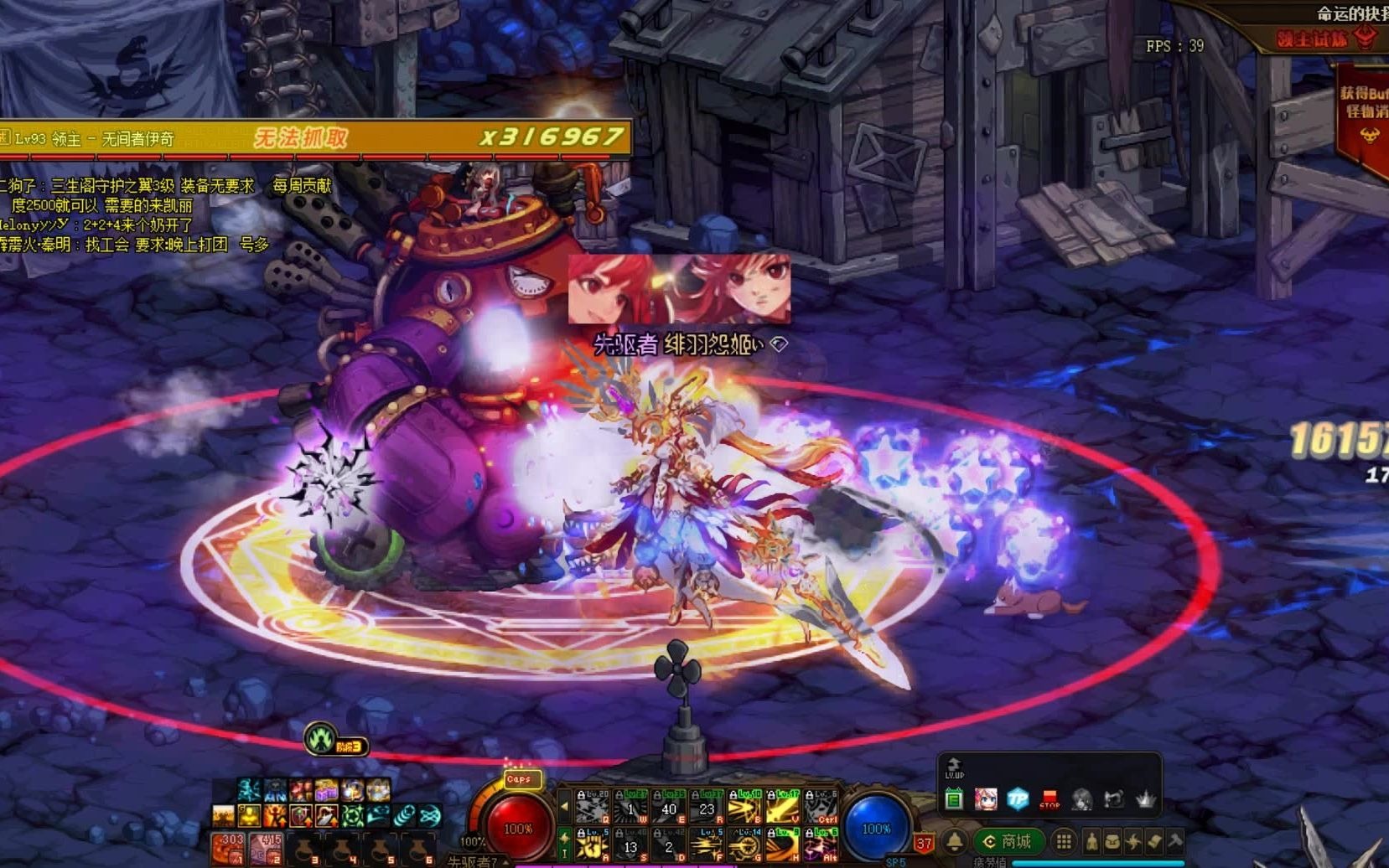Open the character info silhouette icon
The height and width of the screenshot is (868, 1389).
(1091, 841)
